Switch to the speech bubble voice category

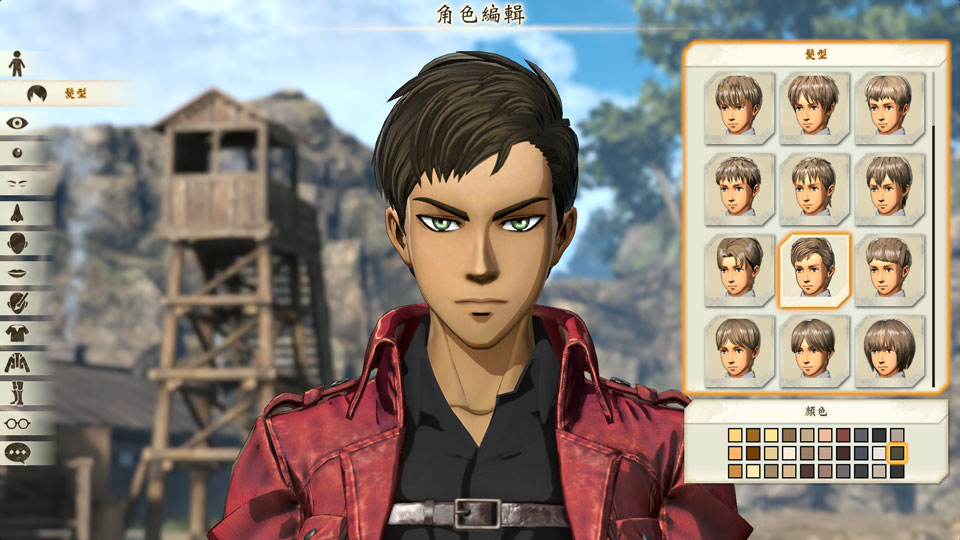point(17,452)
